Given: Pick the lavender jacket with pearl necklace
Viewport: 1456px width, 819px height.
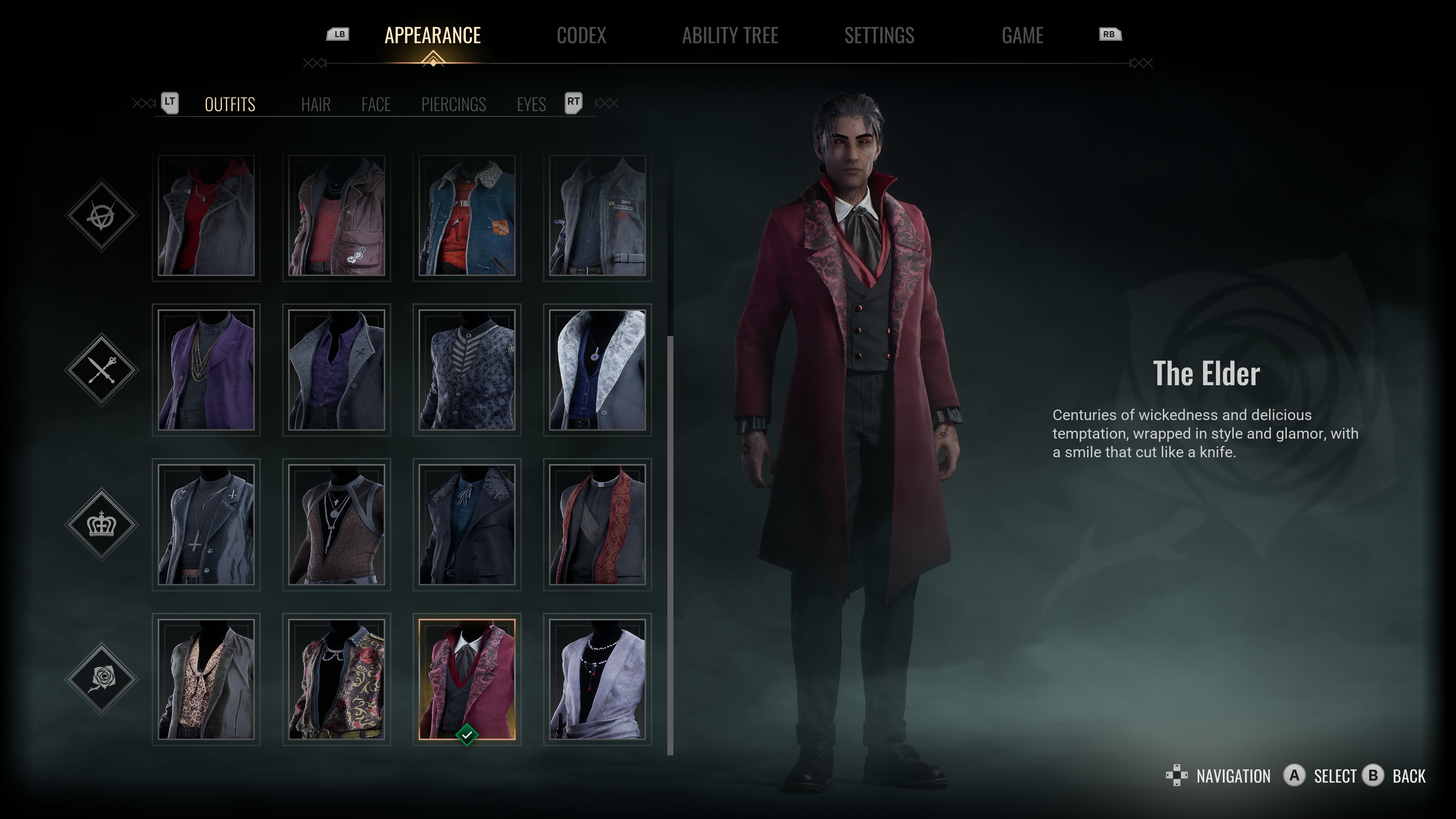Looking at the screenshot, I should 597,679.
